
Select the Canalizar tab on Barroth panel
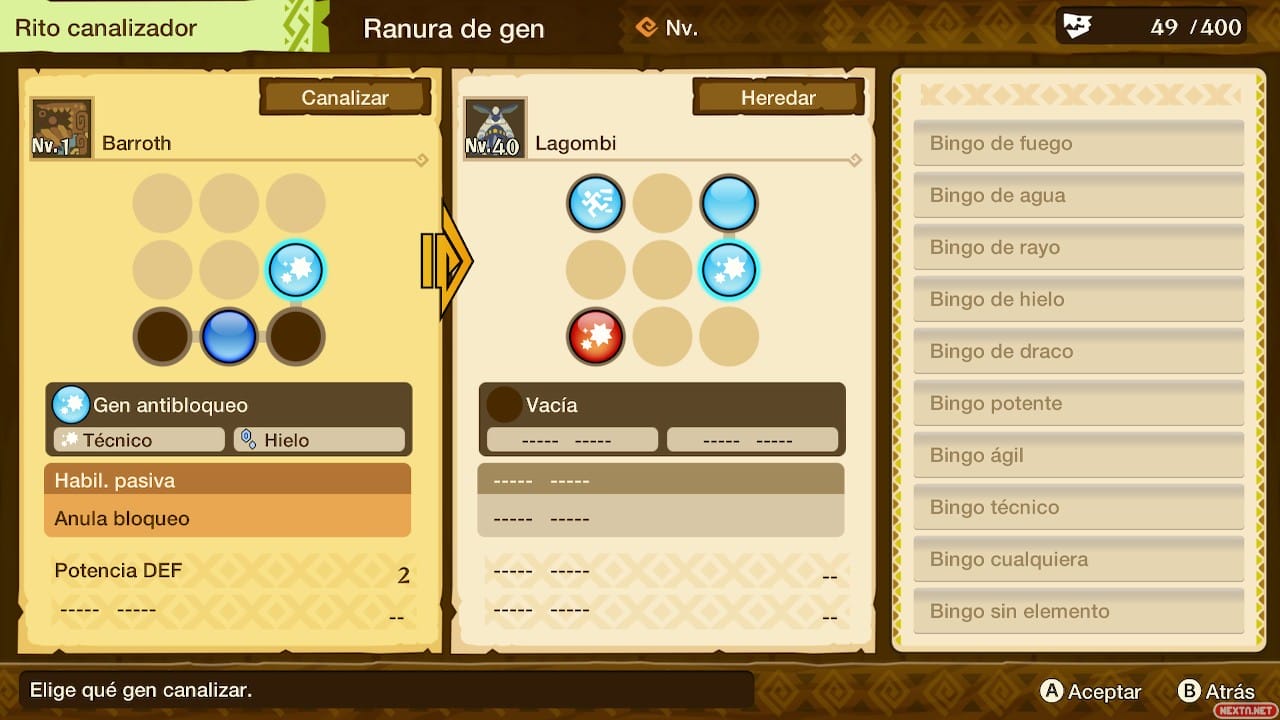point(345,98)
